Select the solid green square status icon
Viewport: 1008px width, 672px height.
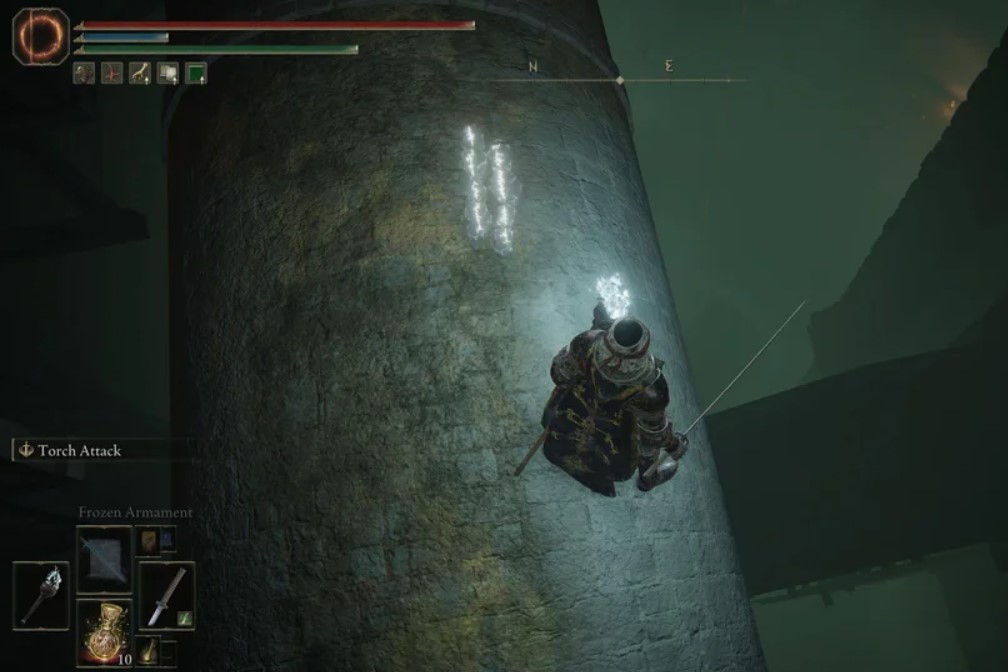pyautogui.click(x=196, y=73)
